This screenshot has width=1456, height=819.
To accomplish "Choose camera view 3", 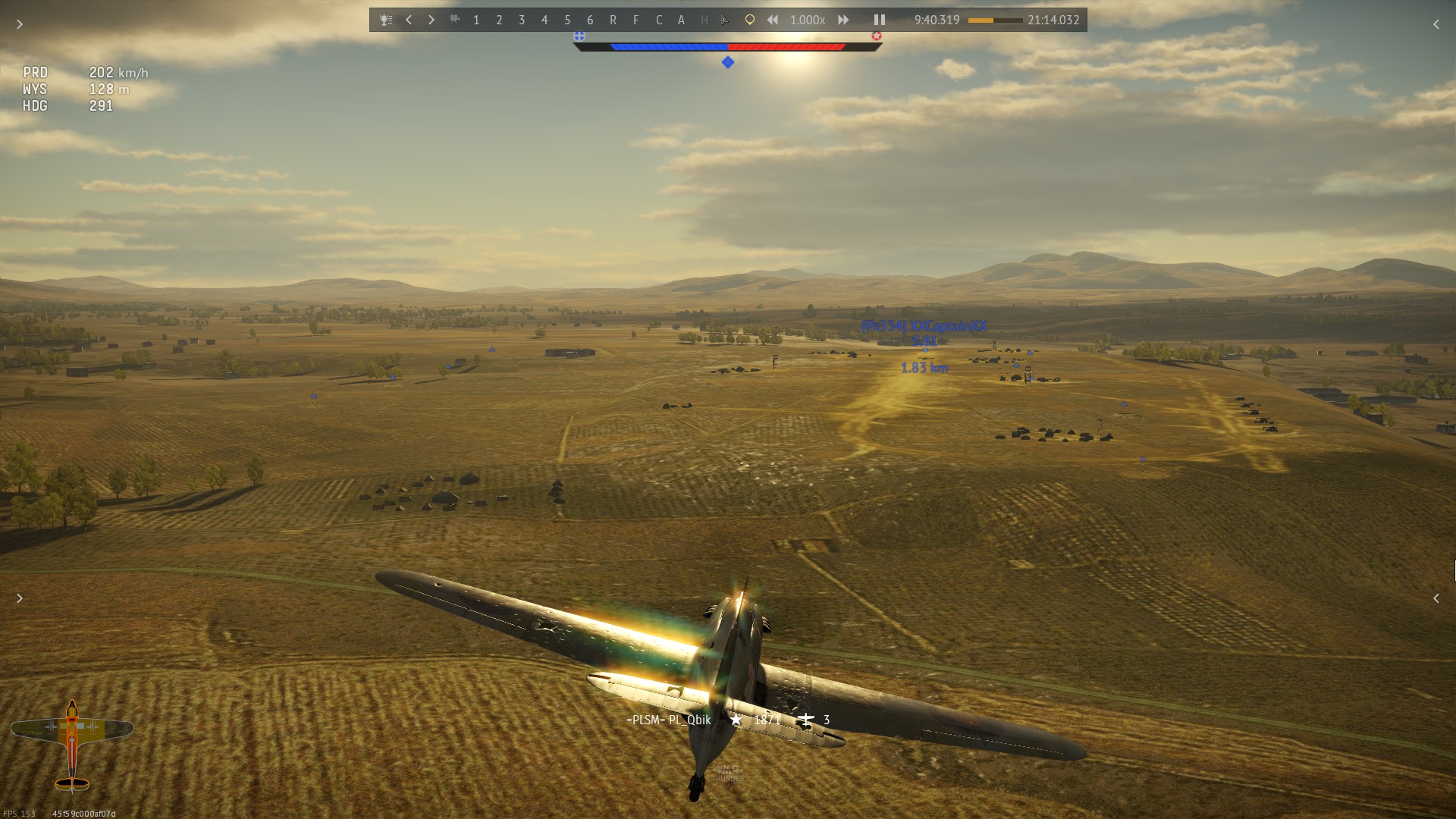I will tap(522, 20).
